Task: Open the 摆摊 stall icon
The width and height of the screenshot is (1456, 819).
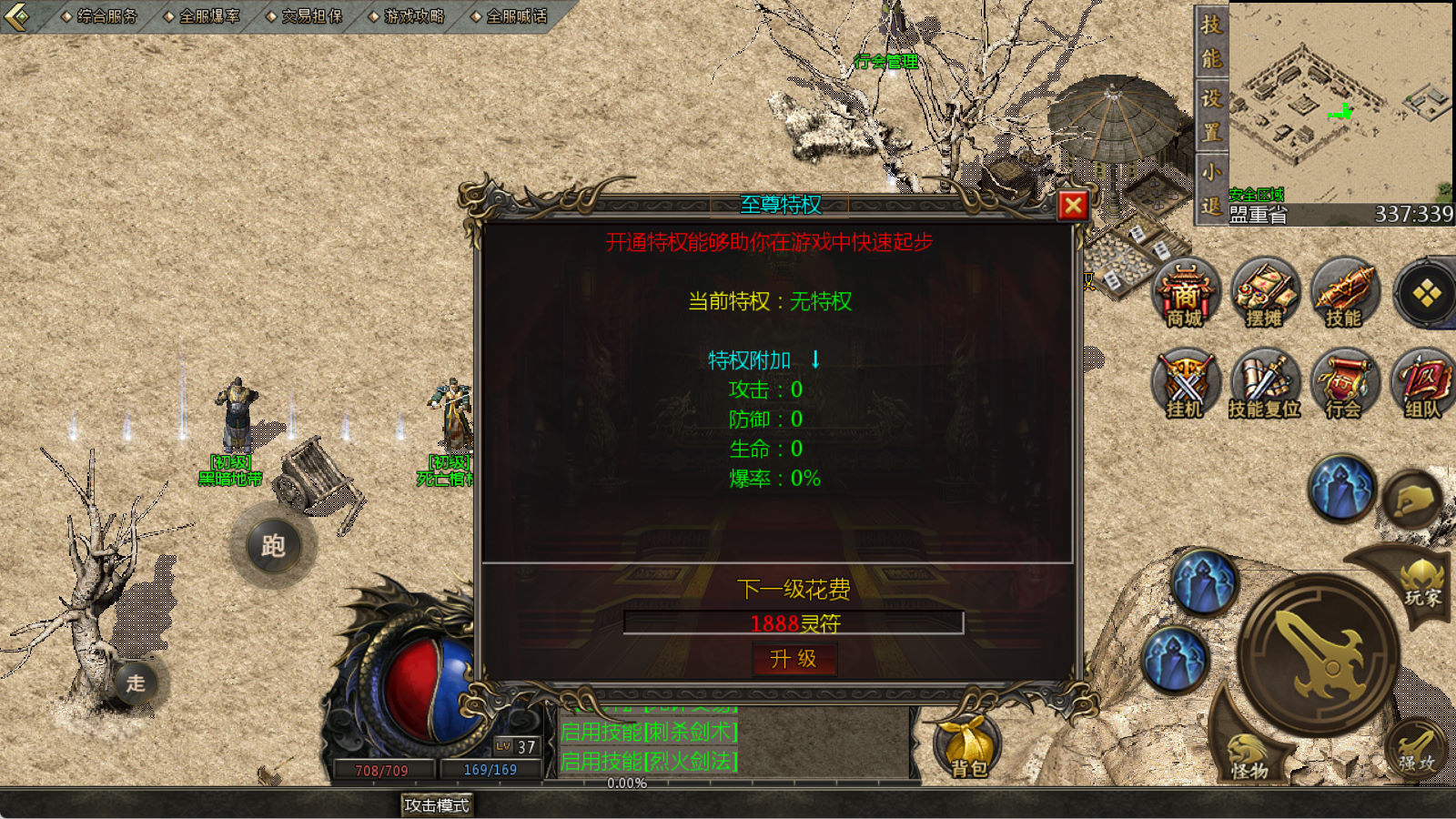Action: coord(1264,293)
